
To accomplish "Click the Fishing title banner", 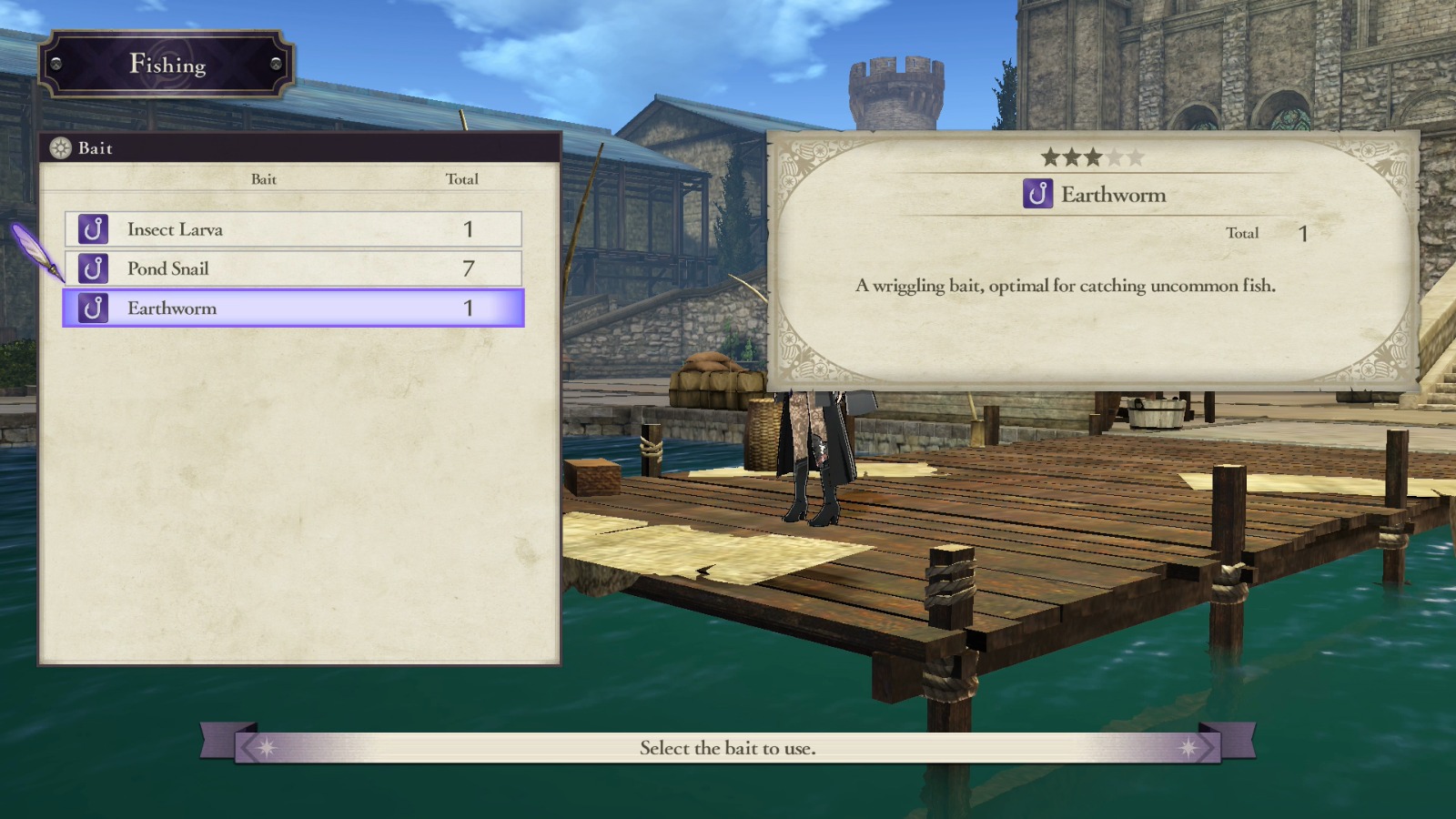I will coord(167,65).
